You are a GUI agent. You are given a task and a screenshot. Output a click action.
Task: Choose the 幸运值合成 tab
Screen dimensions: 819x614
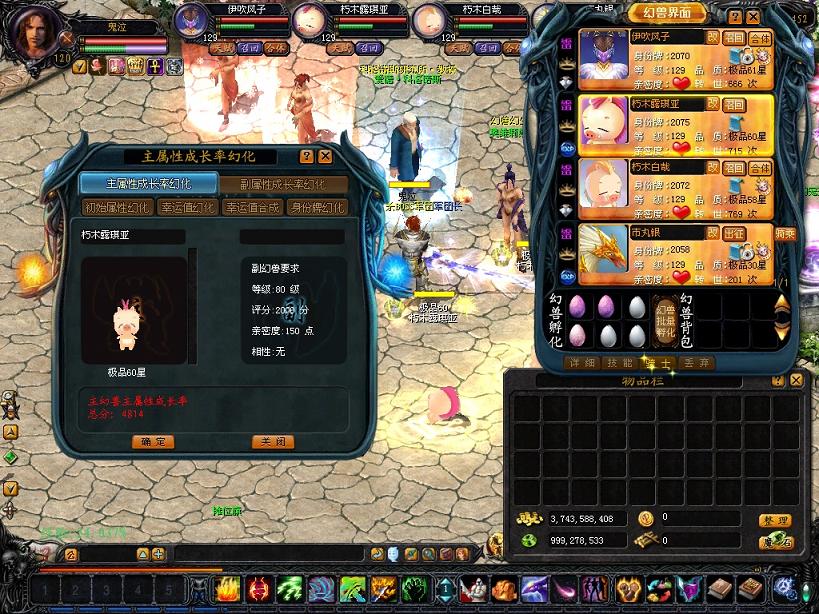250,207
